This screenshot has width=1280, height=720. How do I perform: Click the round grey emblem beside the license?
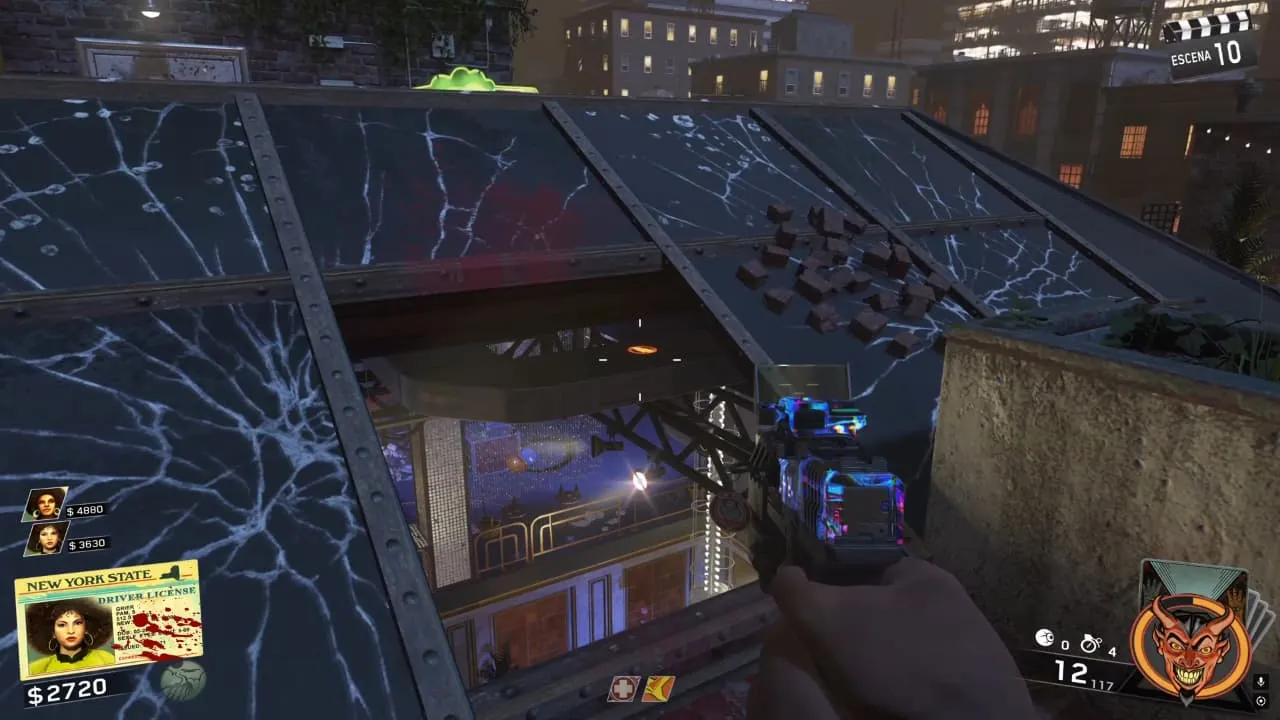183,680
